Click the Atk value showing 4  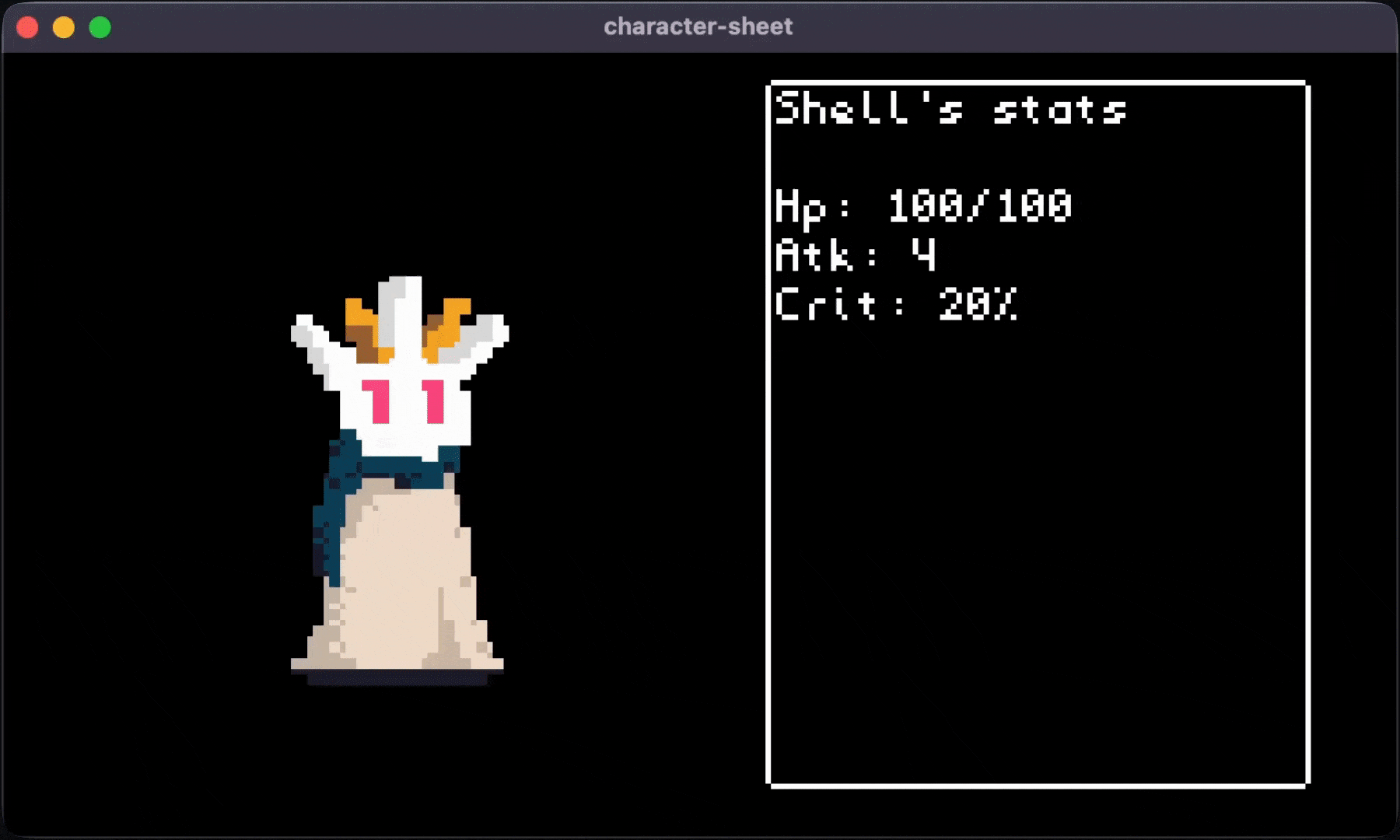[923, 255]
